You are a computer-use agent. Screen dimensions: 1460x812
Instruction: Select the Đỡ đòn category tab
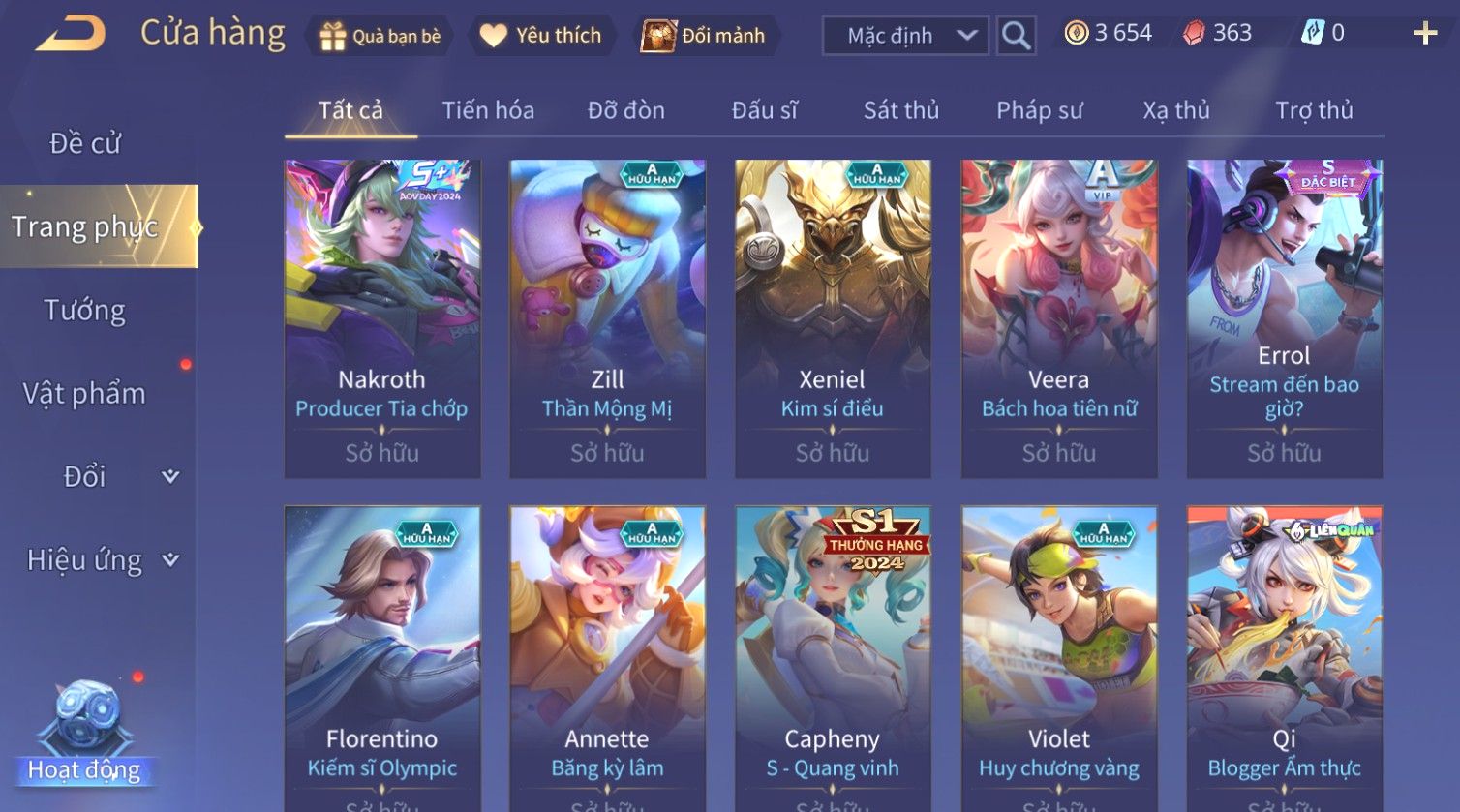tap(625, 110)
